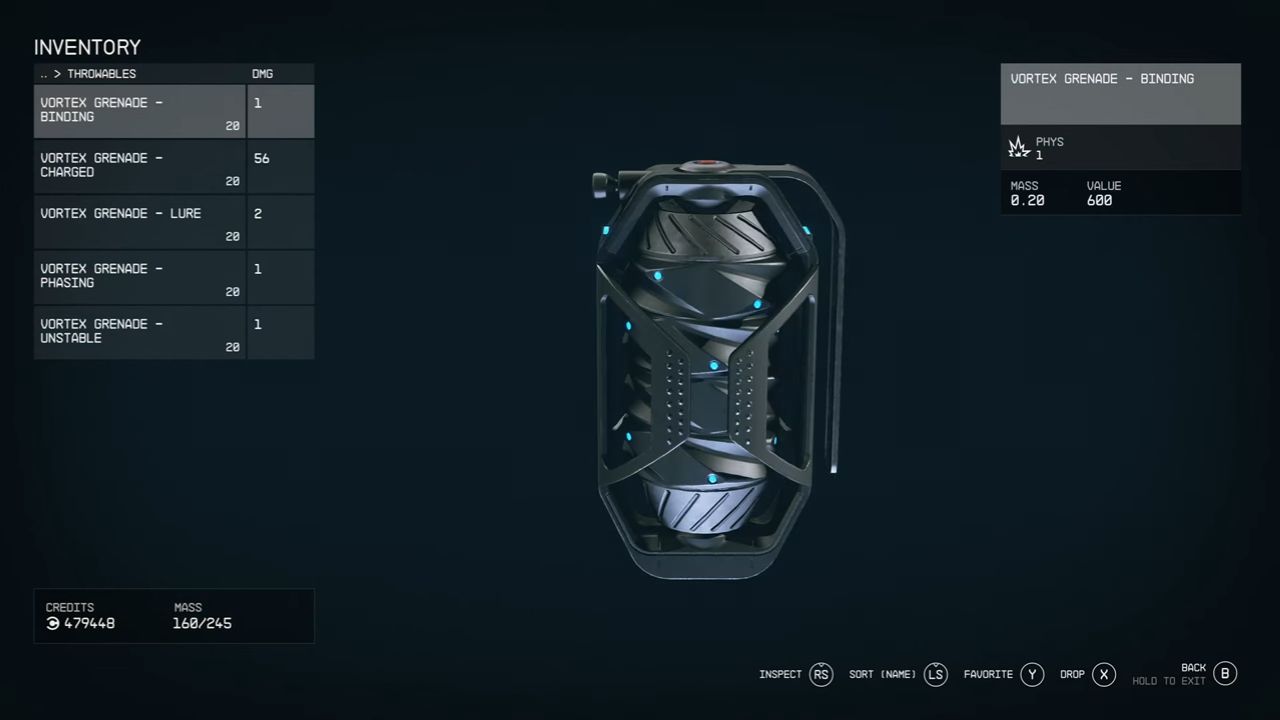Click the LS Sort button icon
The width and height of the screenshot is (1280, 720).
[x=935, y=674]
